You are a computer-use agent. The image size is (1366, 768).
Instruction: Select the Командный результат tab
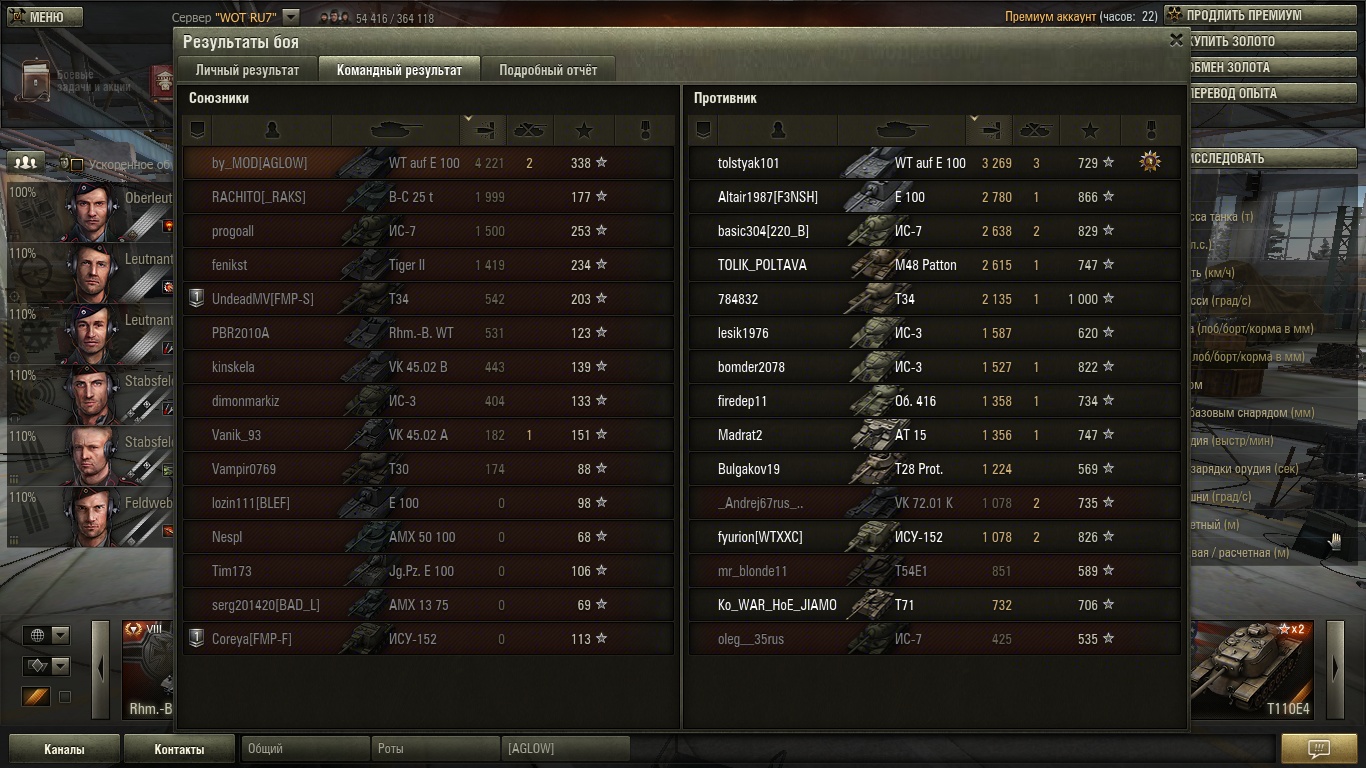(399, 70)
